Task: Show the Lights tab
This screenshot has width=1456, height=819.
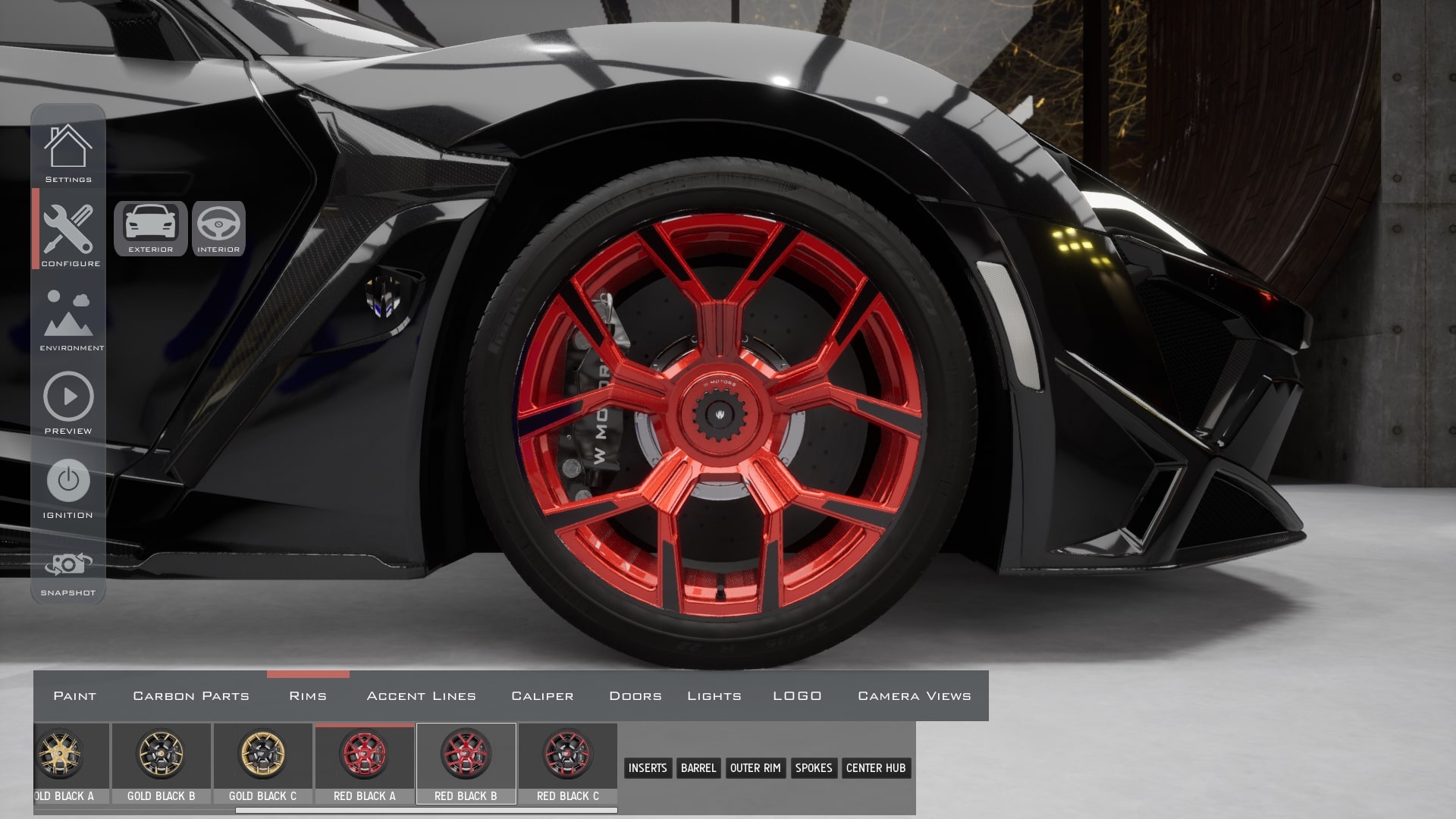Action: pyautogui.click(x=714, y=696)
